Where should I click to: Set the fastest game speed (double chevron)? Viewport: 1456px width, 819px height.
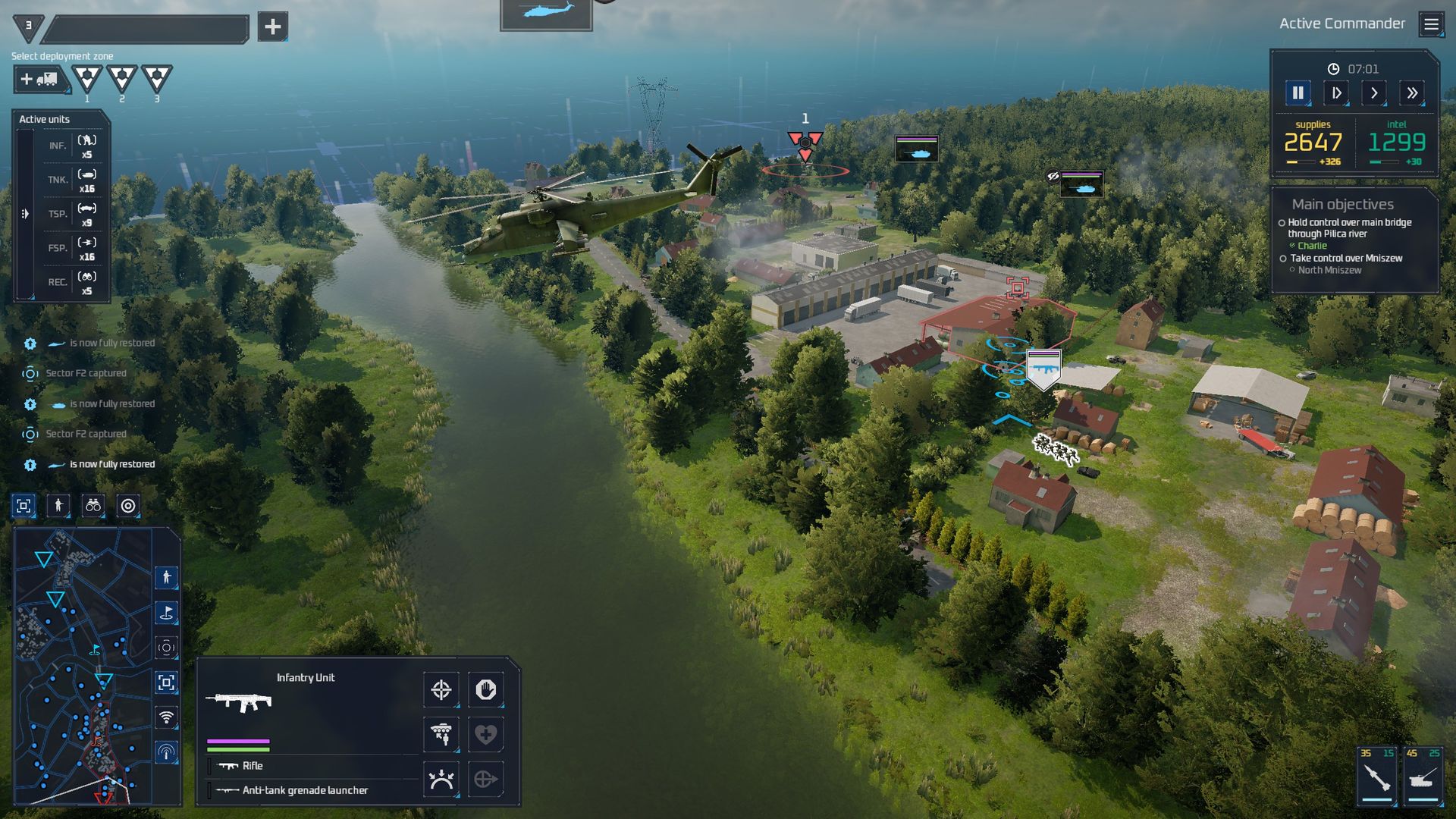(1411, 93)
